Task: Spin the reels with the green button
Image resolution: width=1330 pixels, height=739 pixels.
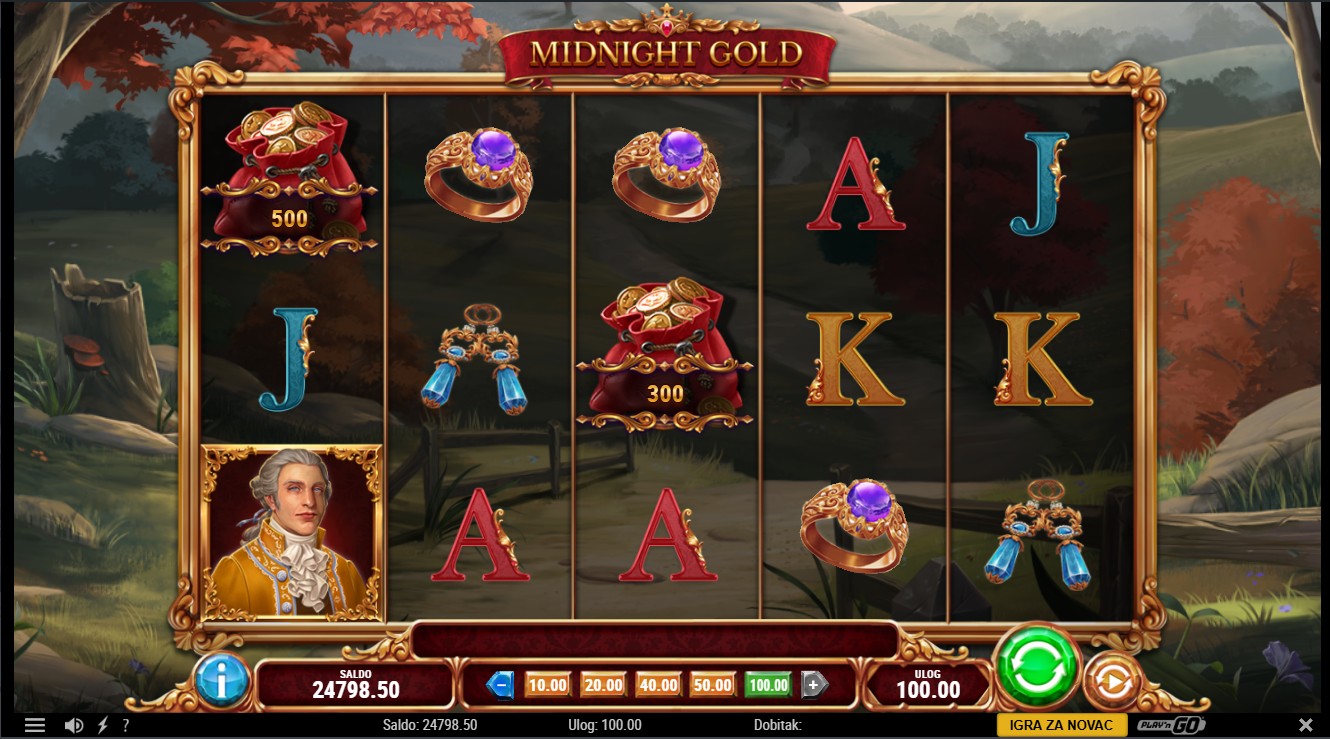Action: [1036, 667]
